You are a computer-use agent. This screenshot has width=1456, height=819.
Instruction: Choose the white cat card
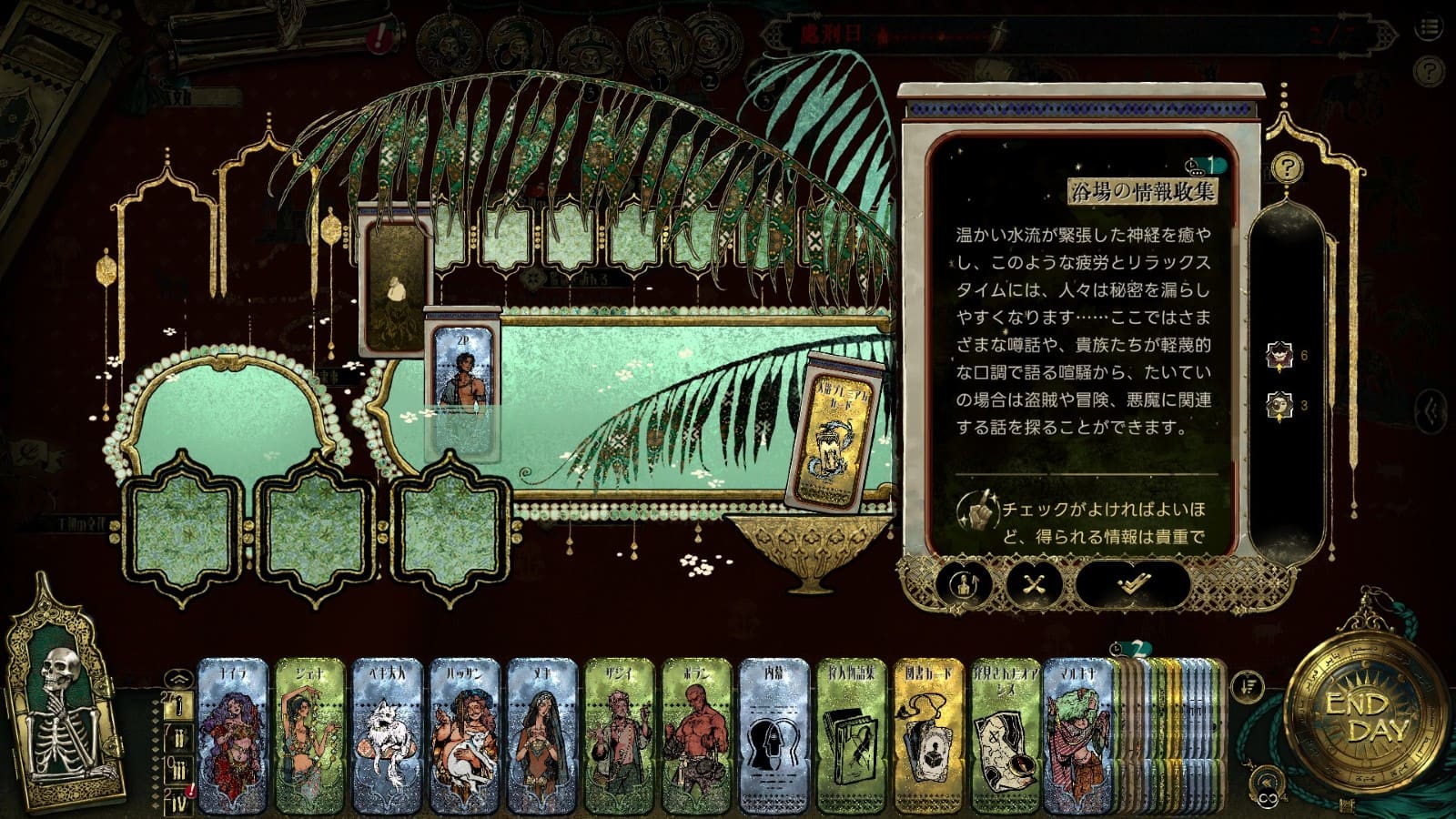pos(387,735)
